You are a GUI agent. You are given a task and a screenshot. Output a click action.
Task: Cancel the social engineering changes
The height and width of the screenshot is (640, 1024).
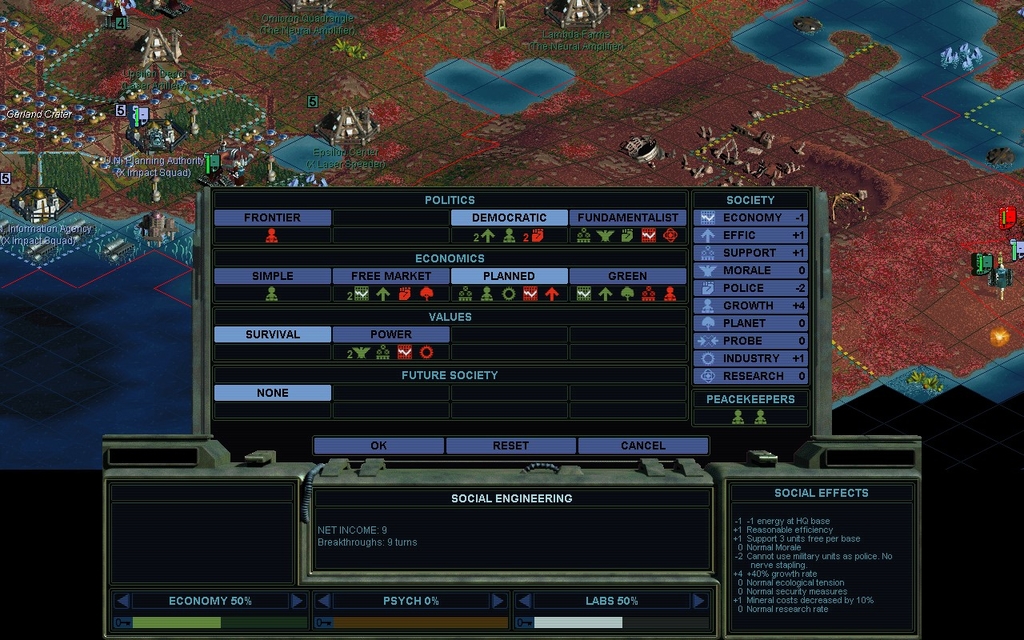click(x=643, y=445)
